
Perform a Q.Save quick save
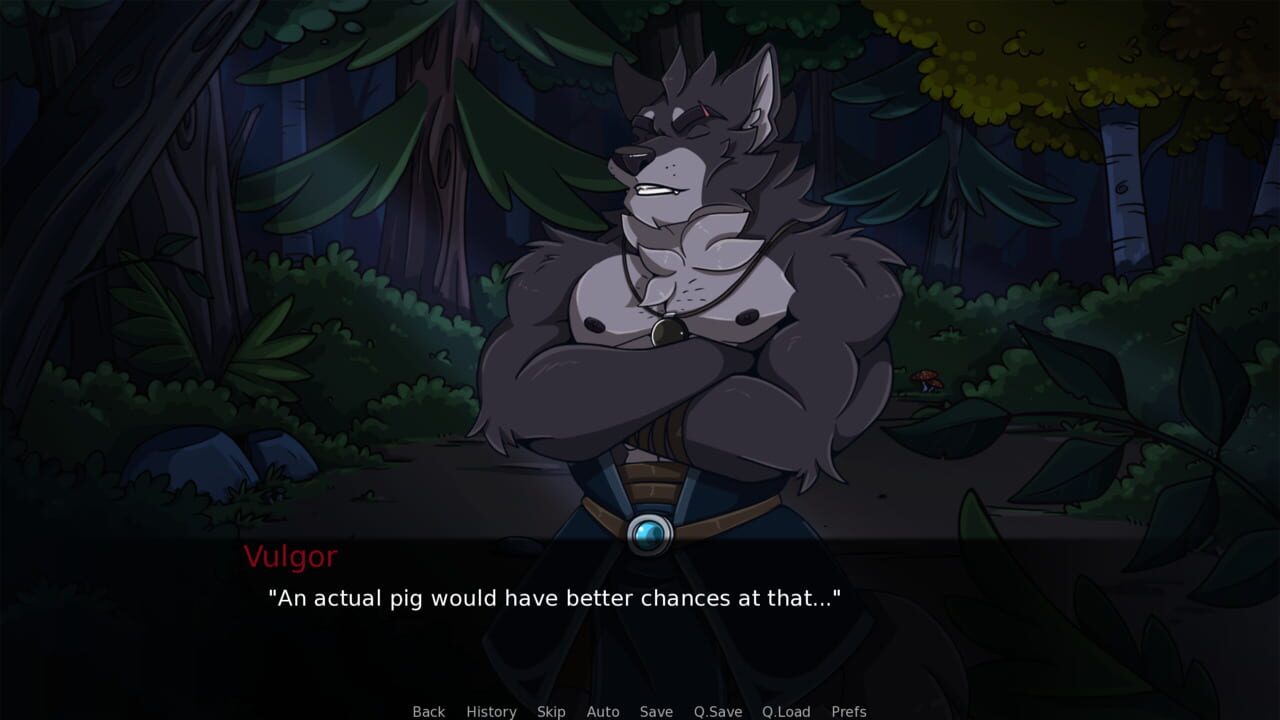pos(716,712)
